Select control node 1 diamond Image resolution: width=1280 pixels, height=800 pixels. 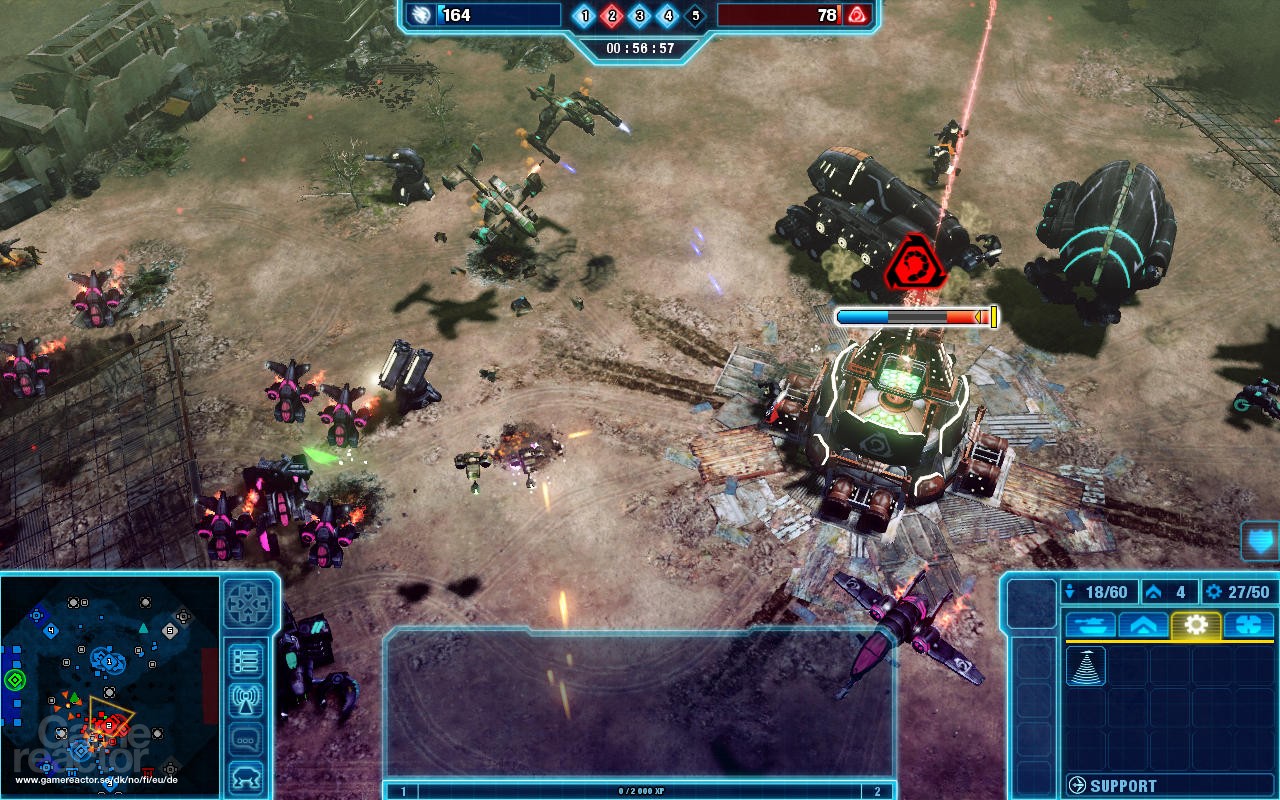coord(585,15)
